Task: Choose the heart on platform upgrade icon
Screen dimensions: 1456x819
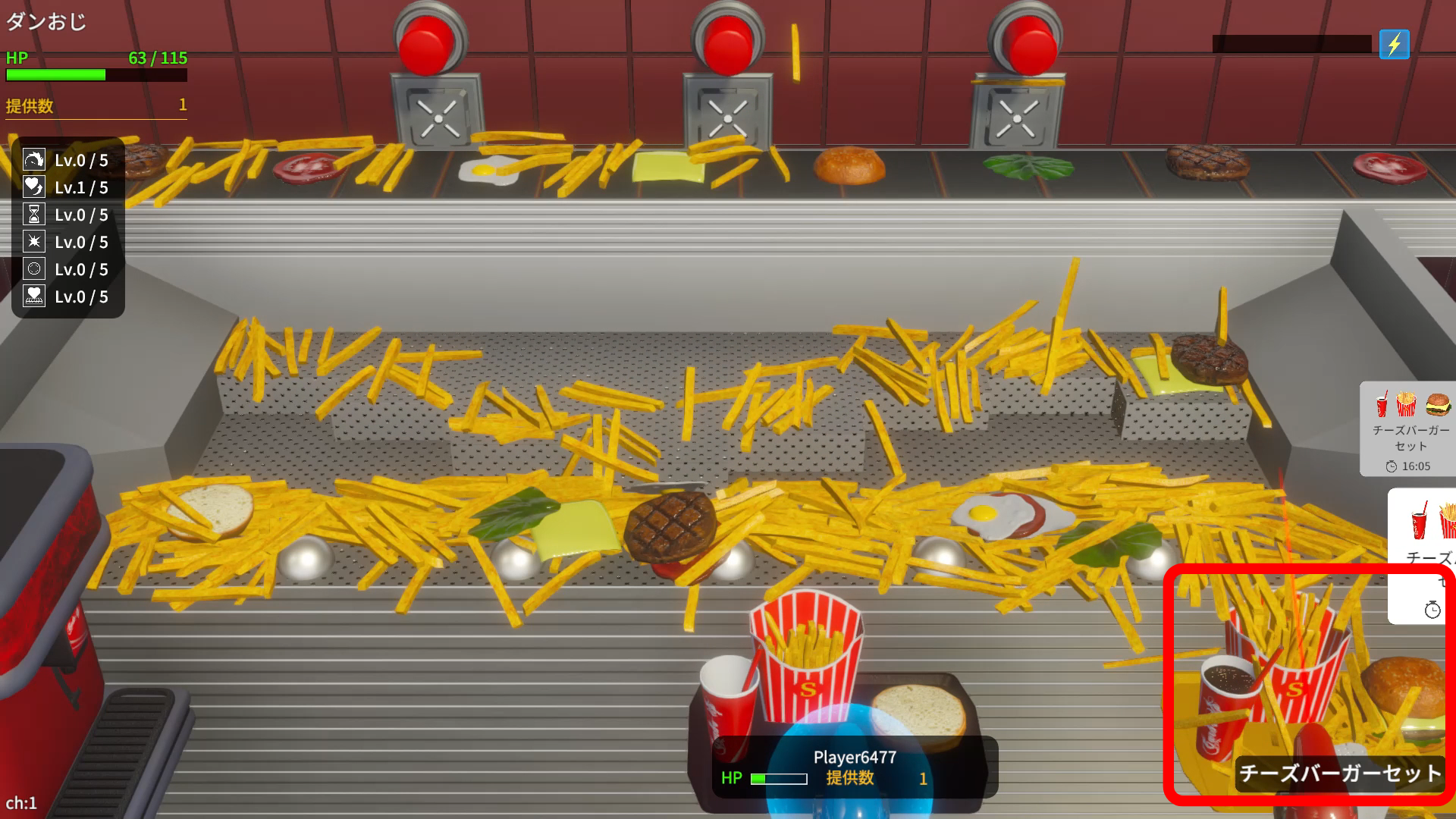Action: click(x=34, y=297)
